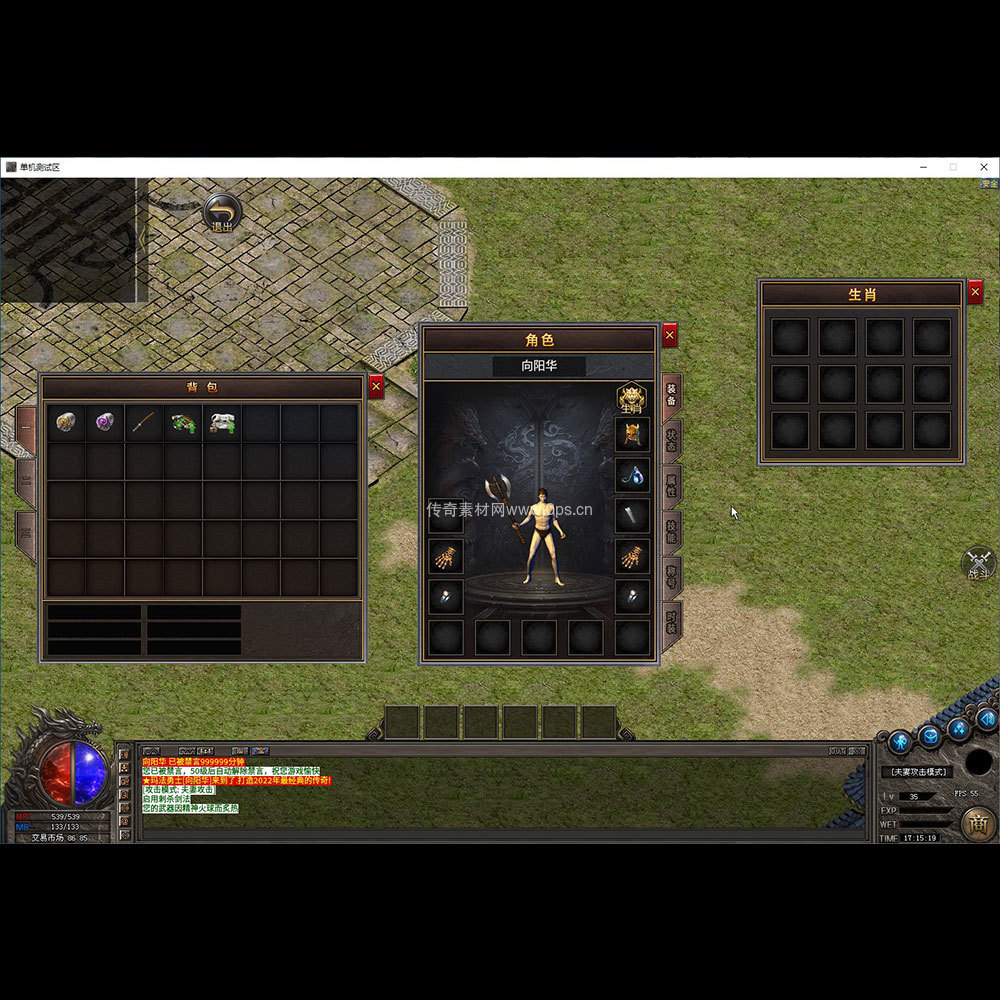Select the 称号 title tab
Screen dimensions: 1000x1000
(x=672, y=576)
